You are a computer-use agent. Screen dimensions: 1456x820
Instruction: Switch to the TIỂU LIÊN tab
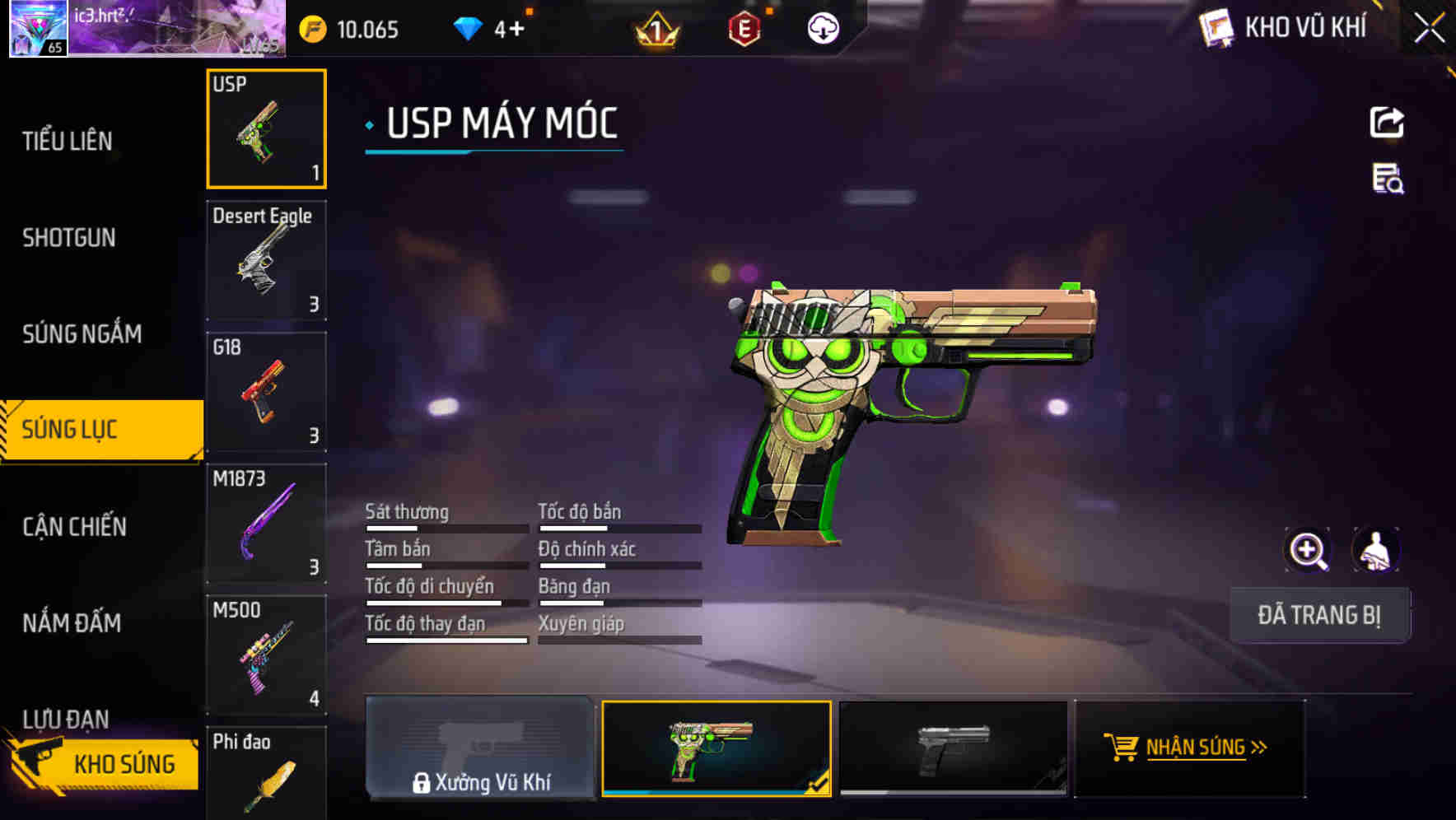point(66,141)
